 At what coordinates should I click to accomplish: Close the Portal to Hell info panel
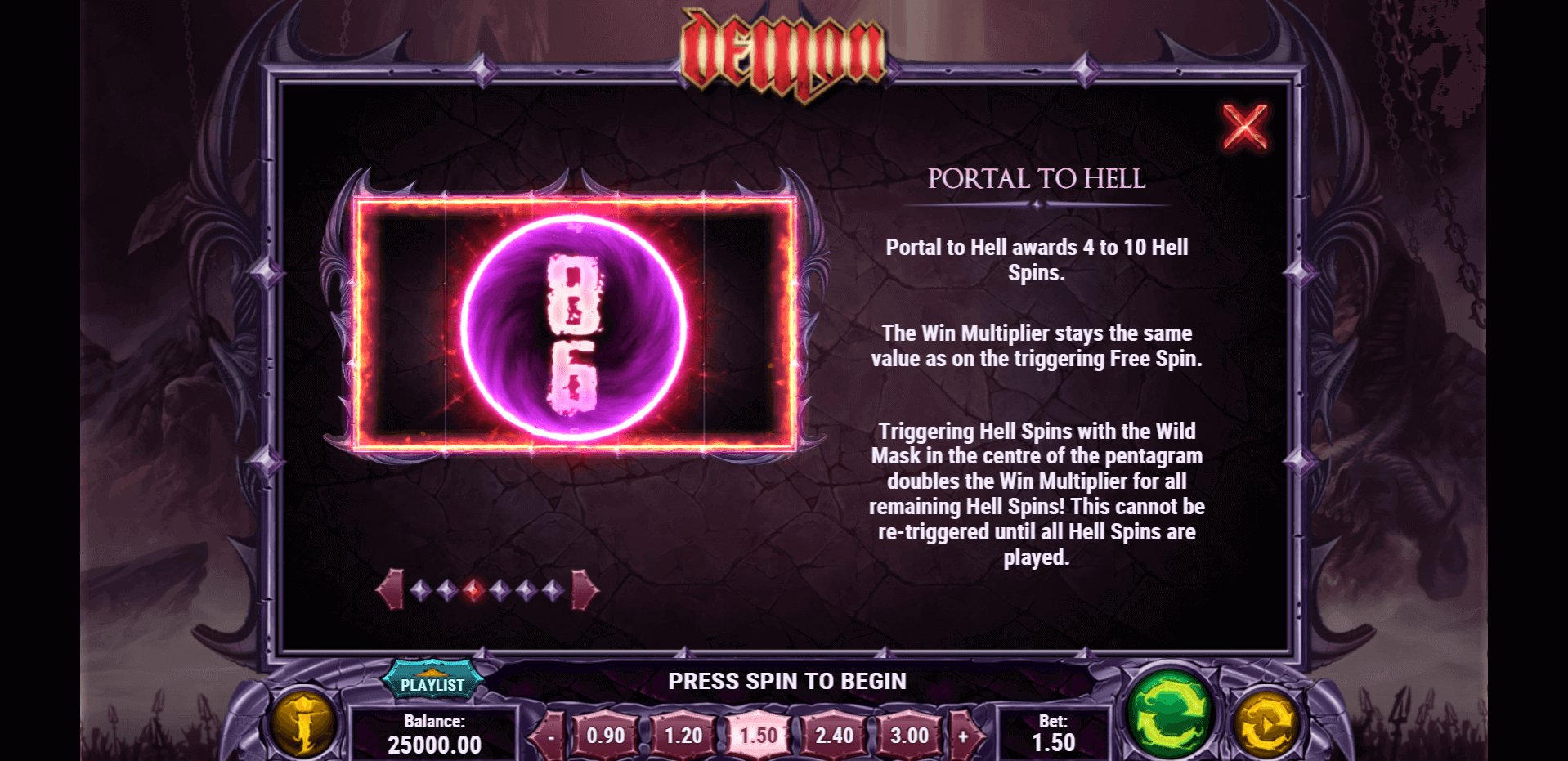tap(1244, 127)
